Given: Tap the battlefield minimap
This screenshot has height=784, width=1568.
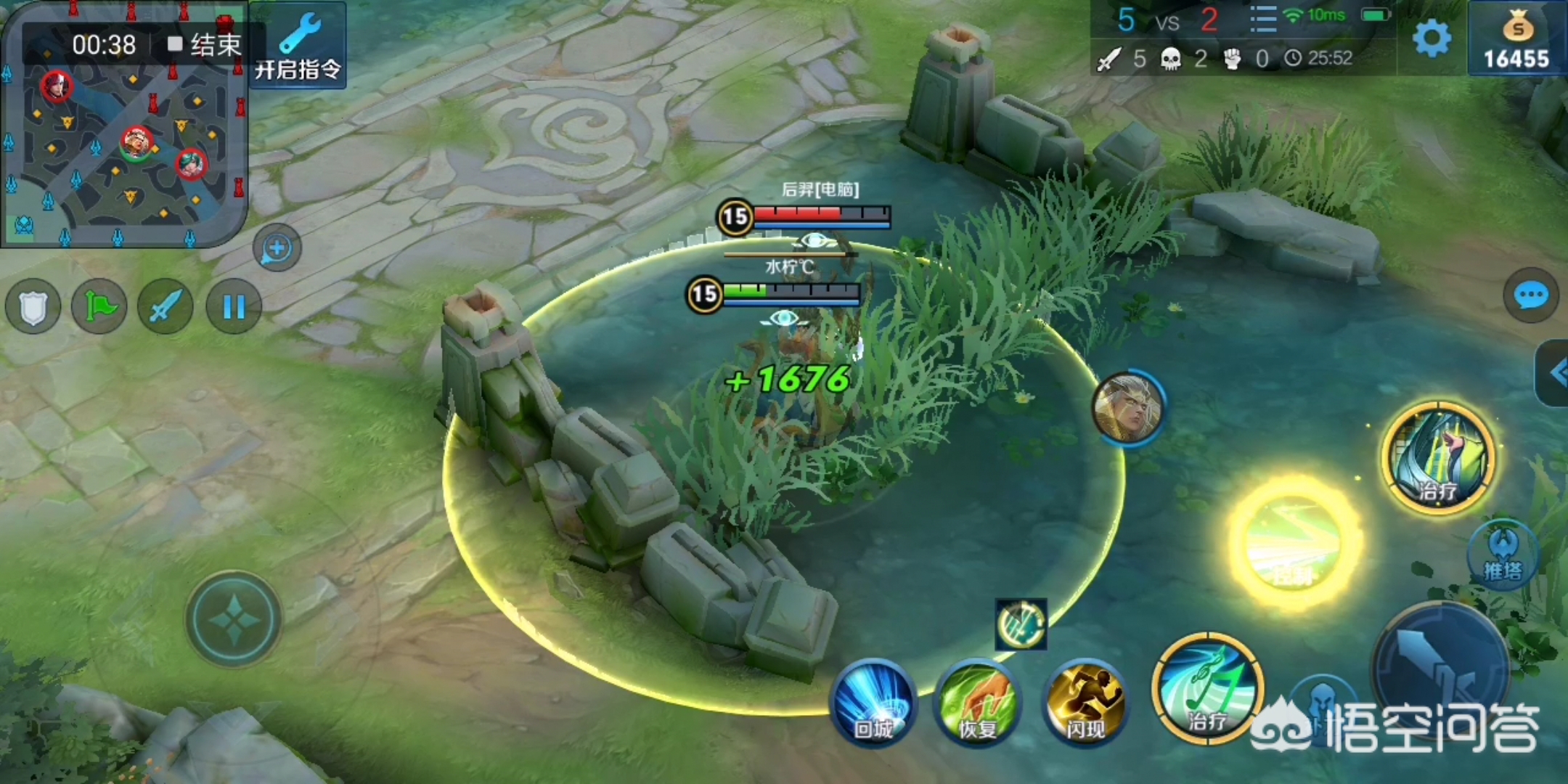Looking at the screenshot, I should 123,145.
